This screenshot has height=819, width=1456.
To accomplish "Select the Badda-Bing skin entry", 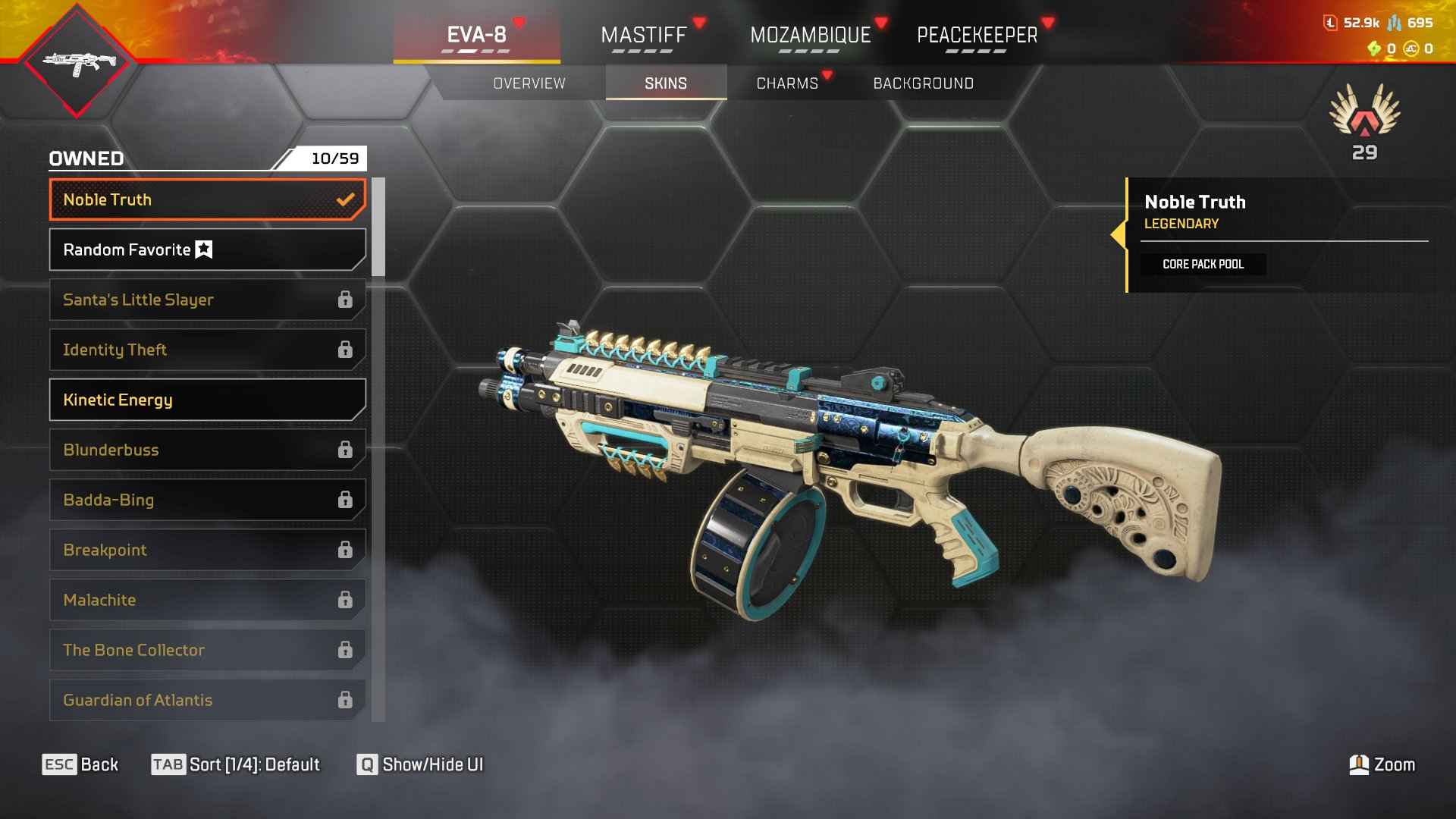I will (x=207, y=500).
